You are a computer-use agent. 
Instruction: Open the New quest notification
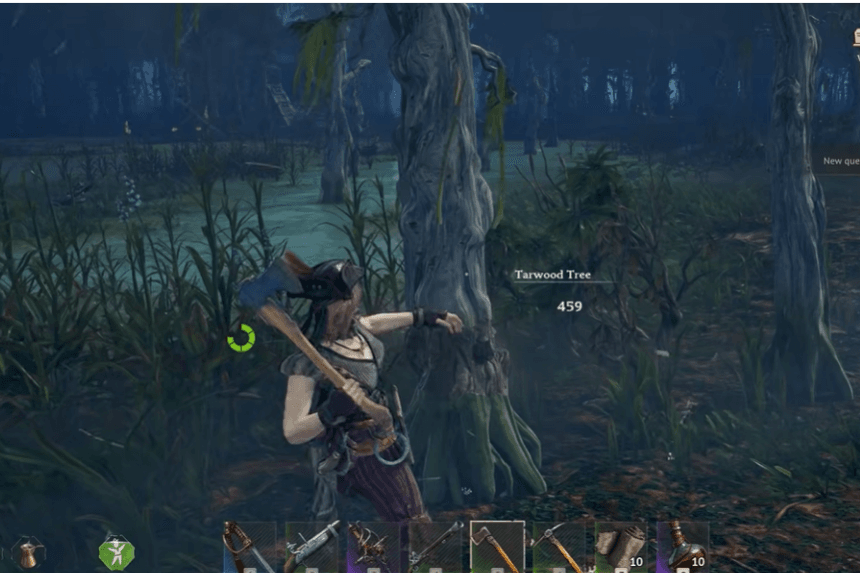coord(840,160)
